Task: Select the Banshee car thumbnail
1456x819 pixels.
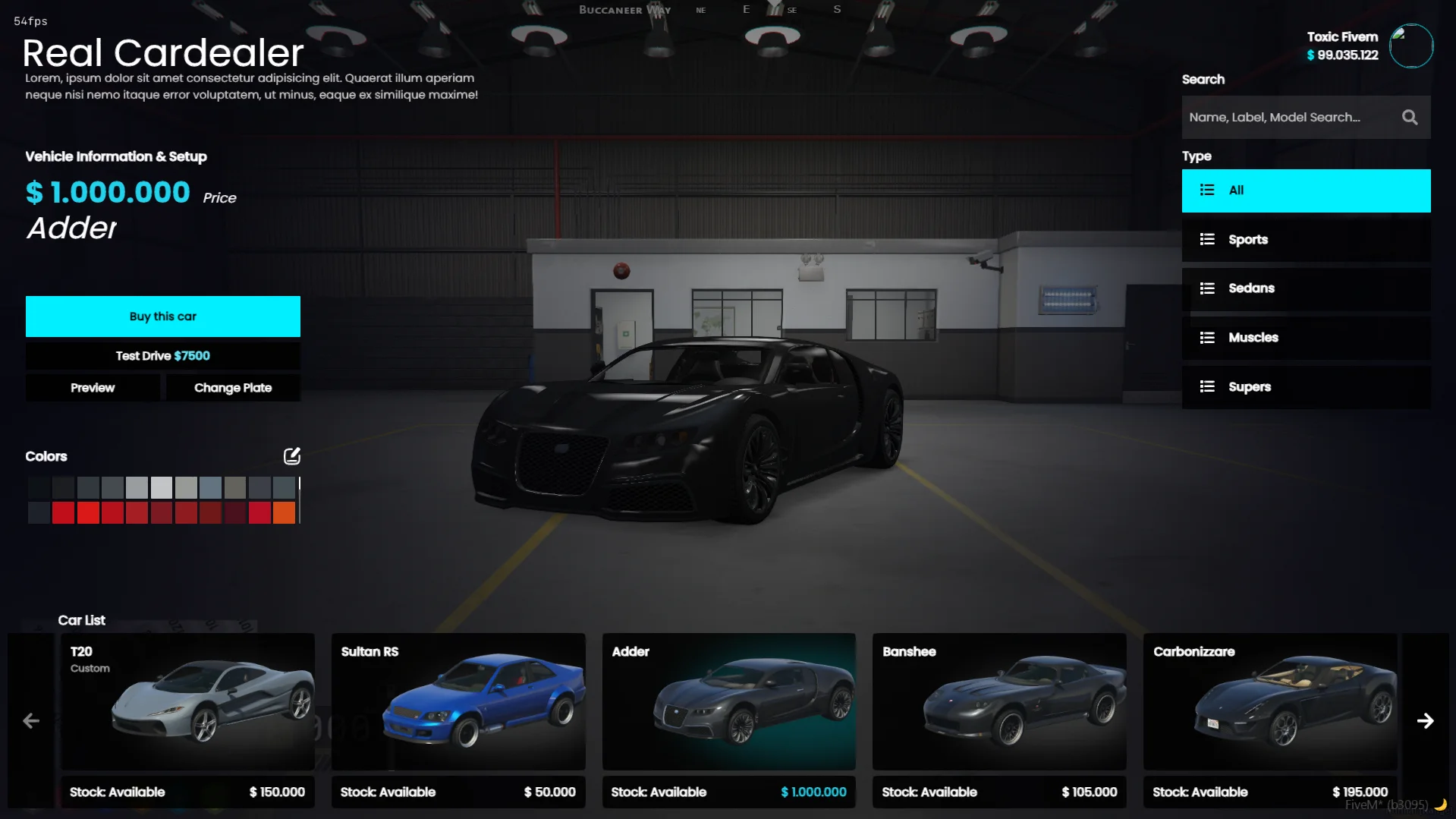Action: point(998,702)
